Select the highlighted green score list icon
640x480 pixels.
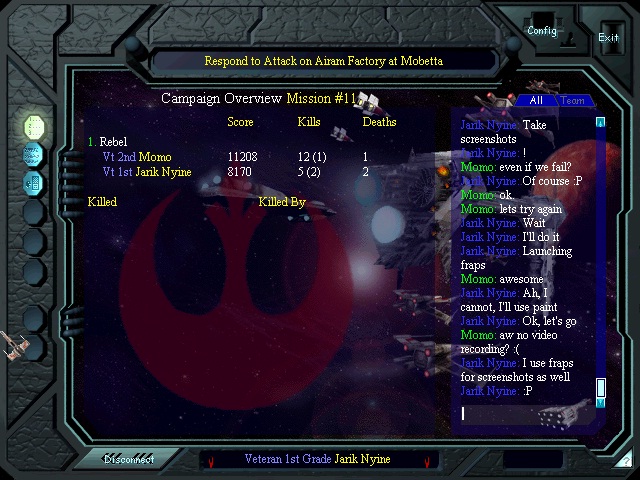tap(34, 127)
